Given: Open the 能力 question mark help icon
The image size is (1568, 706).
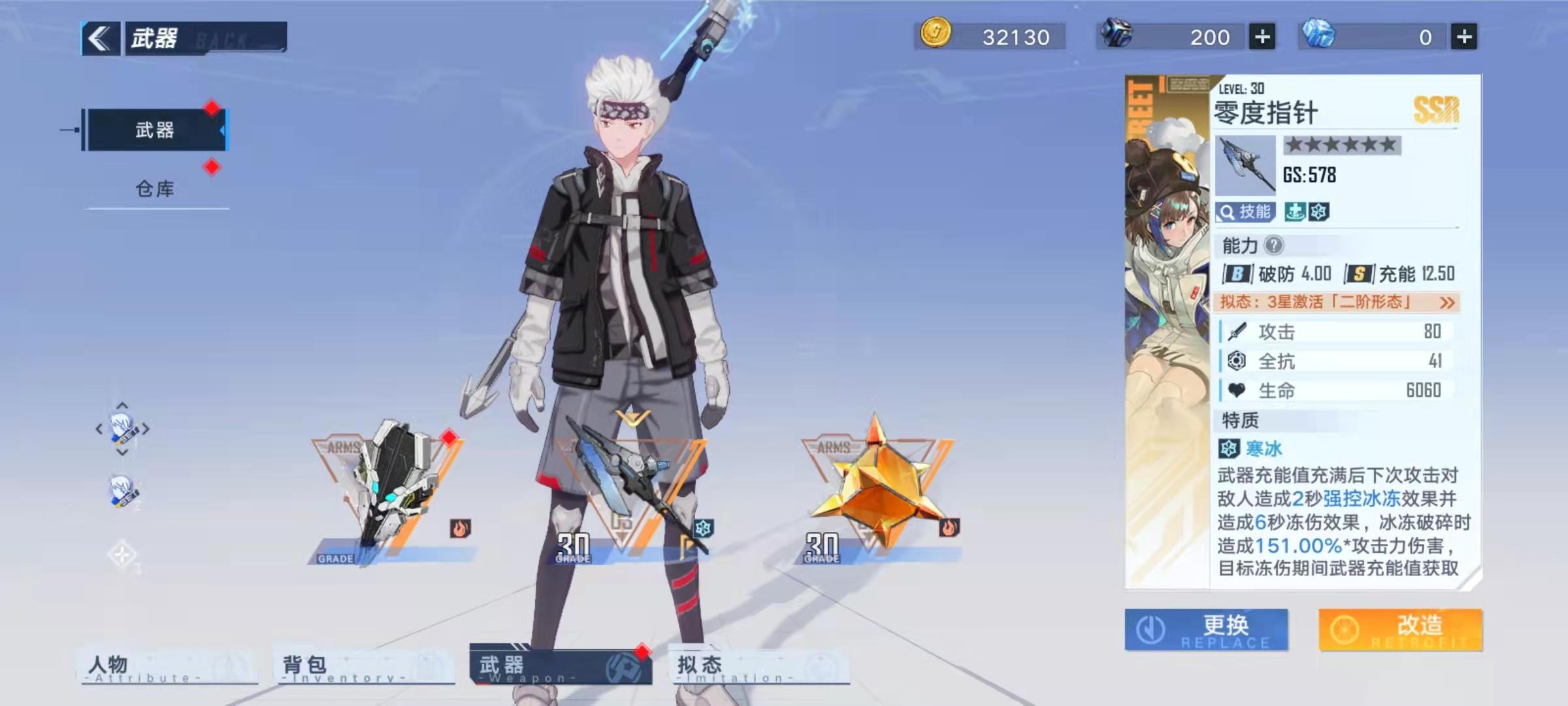Looking at the screenshot, I should [x=1274, y=246].
